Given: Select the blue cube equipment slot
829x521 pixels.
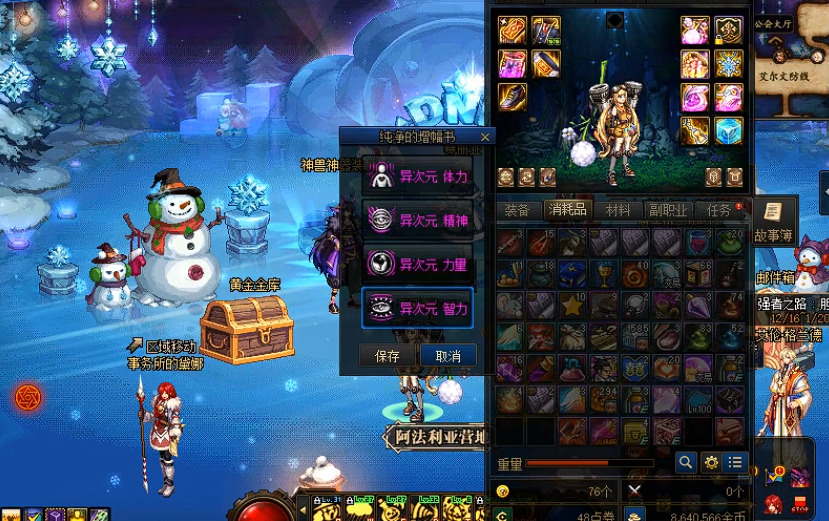Looking at the screenshot, I should [x=728, y=131].
